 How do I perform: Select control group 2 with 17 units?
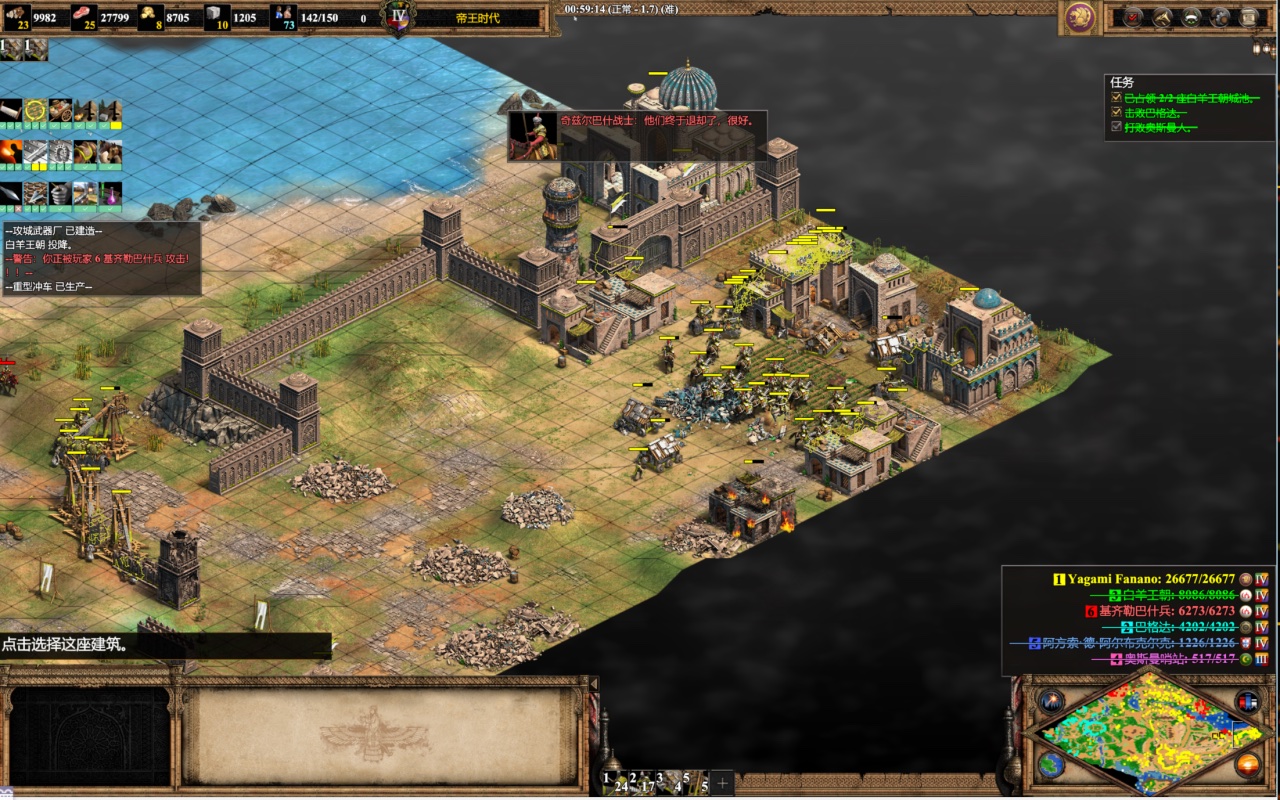(x=640, y=781)
